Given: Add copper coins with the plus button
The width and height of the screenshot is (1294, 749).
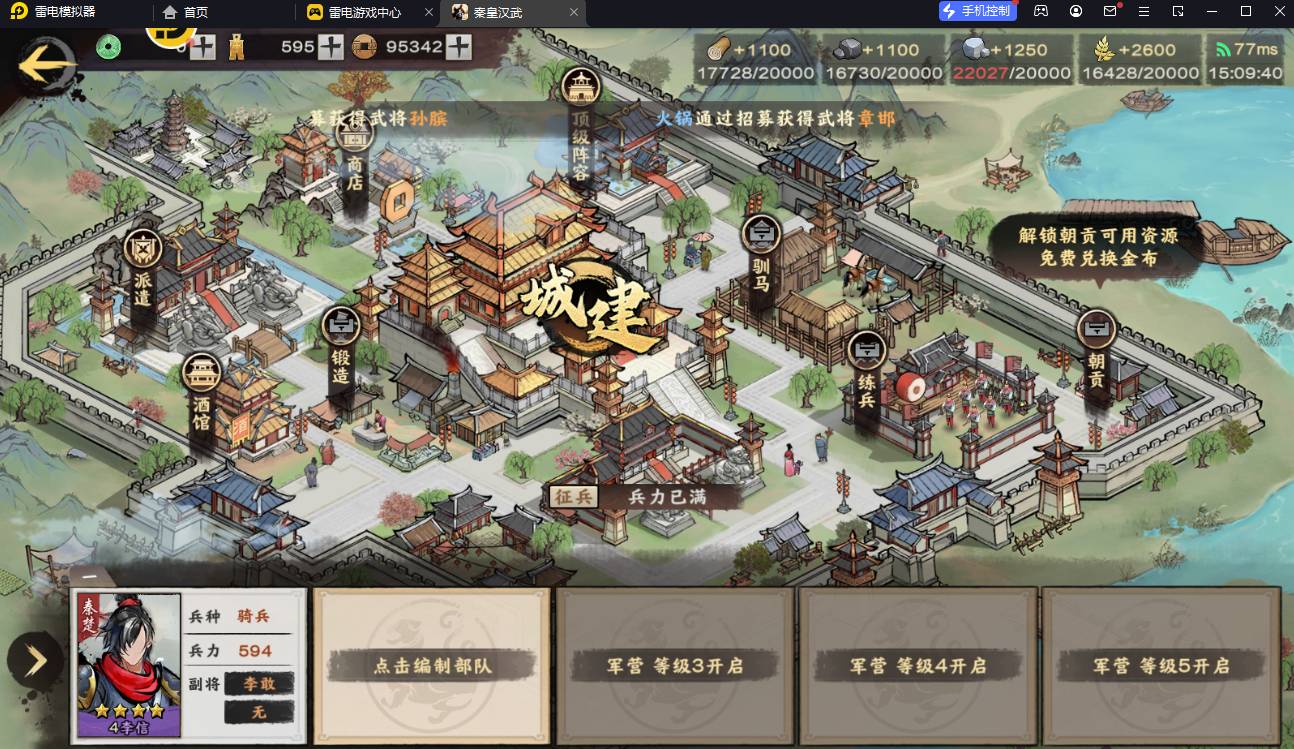Looking at the screenshot, I should (x=459, y=47).
